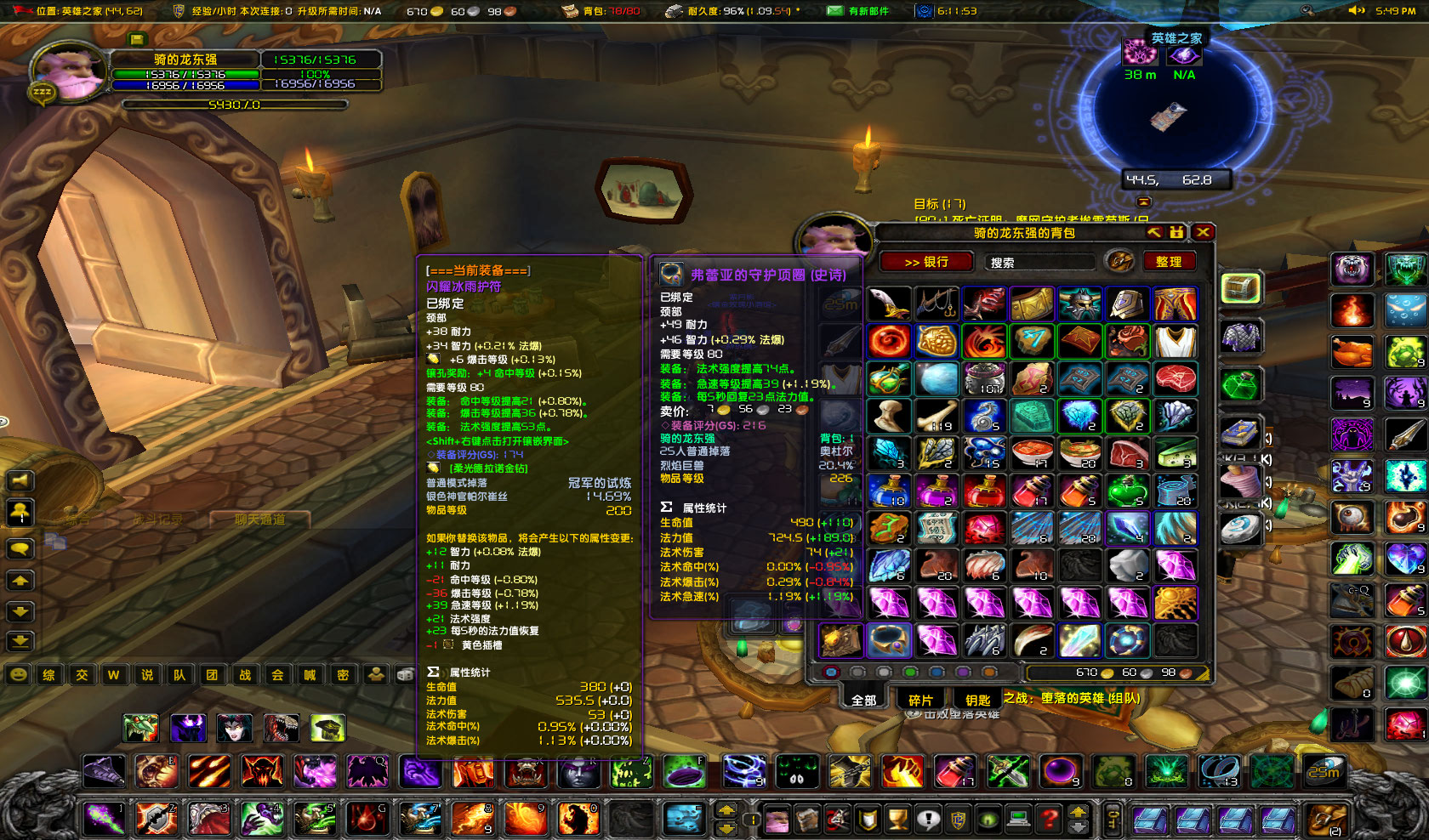Toggle the green uncommon quality filter dot
The width and height of the screenshot is (1429, 840).
911,673
